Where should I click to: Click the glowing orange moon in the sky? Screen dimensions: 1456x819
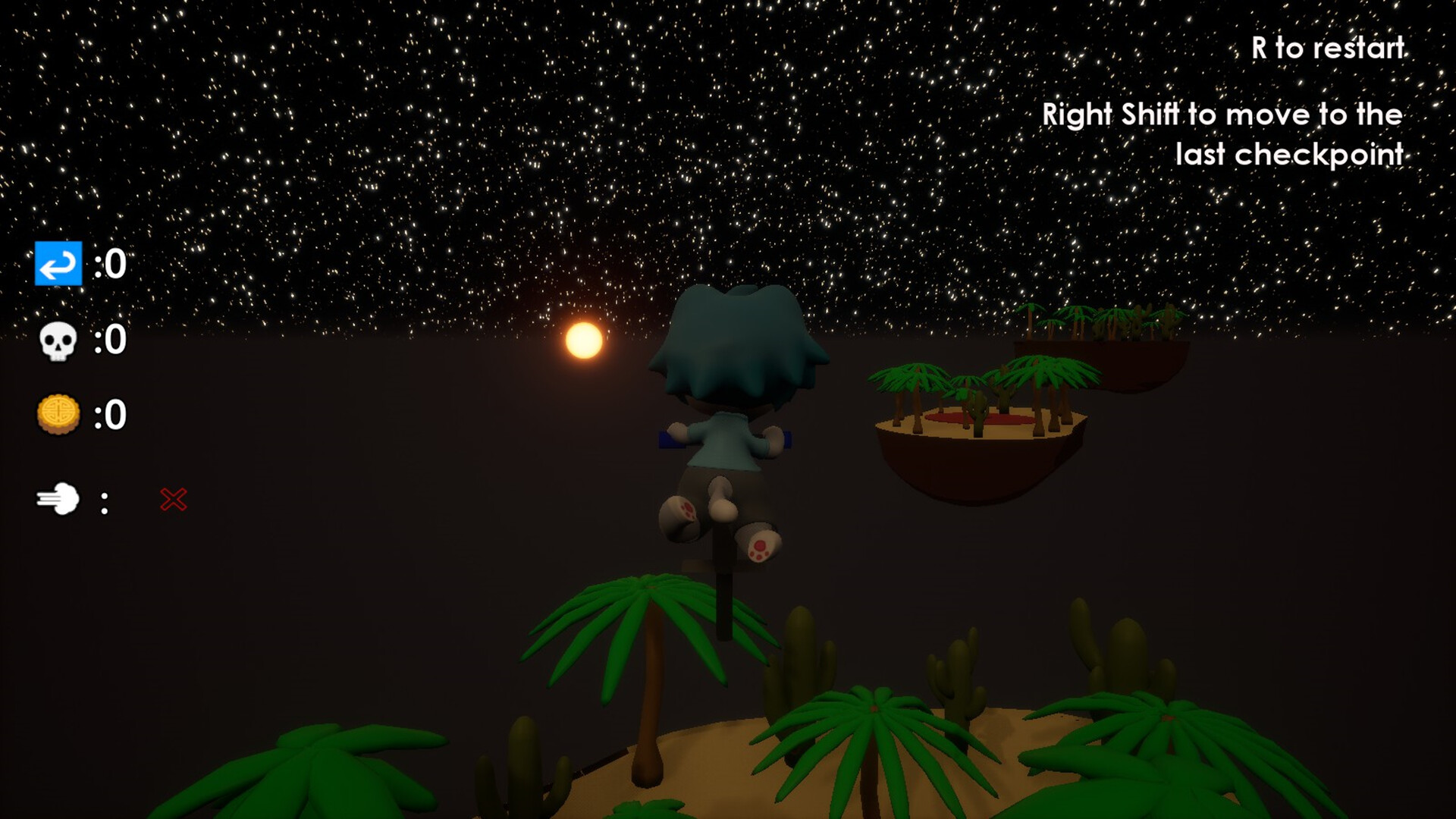582,341
